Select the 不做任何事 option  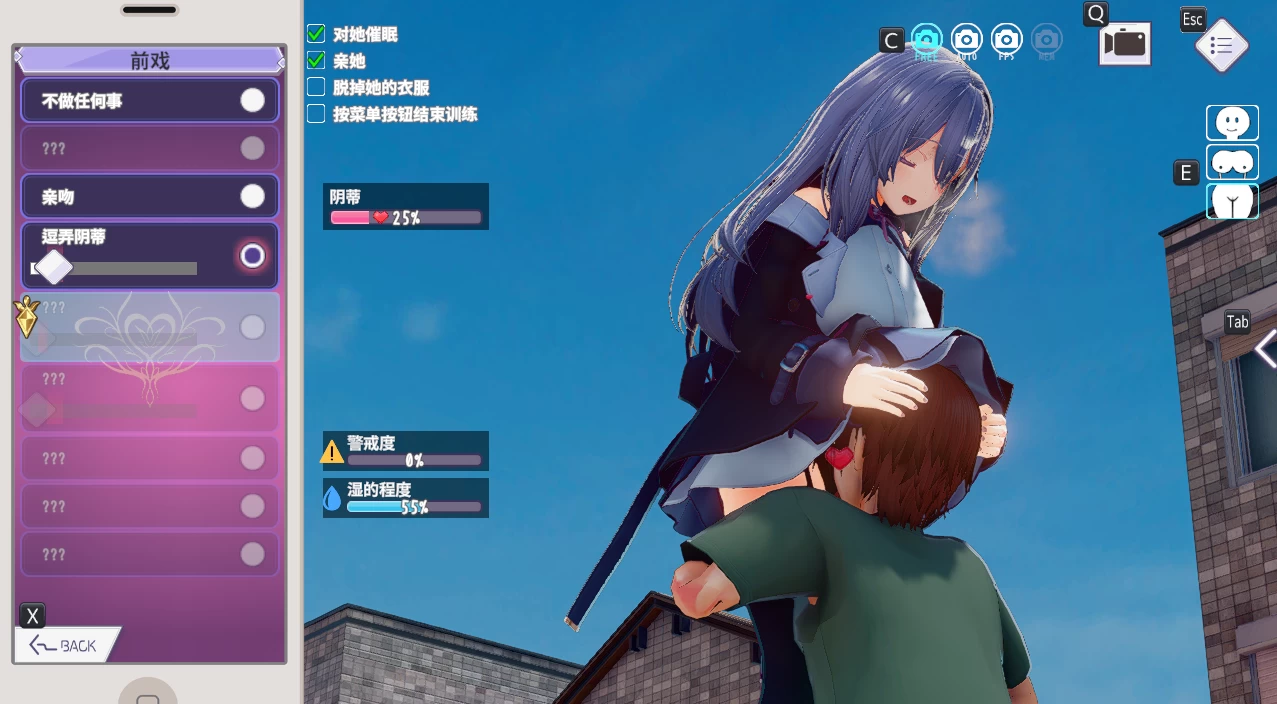coord(150,101)
